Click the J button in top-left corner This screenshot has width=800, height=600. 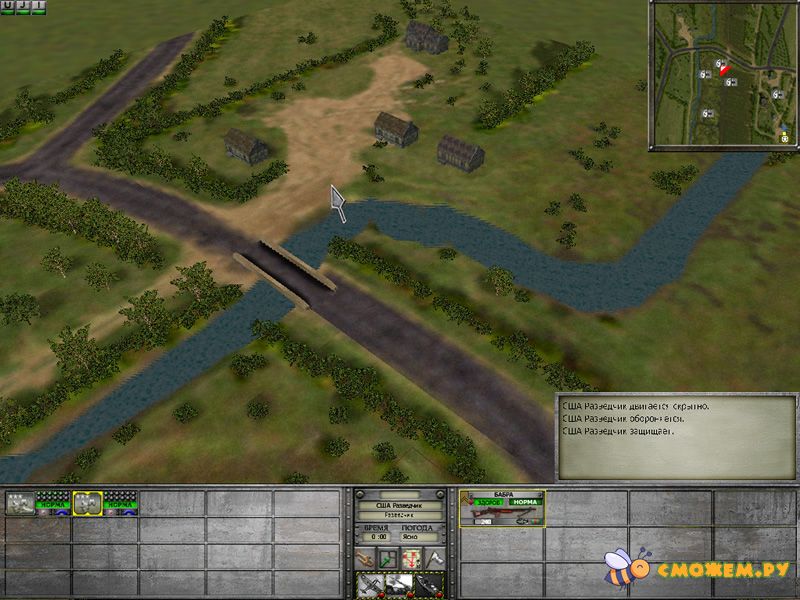[23, 7]
